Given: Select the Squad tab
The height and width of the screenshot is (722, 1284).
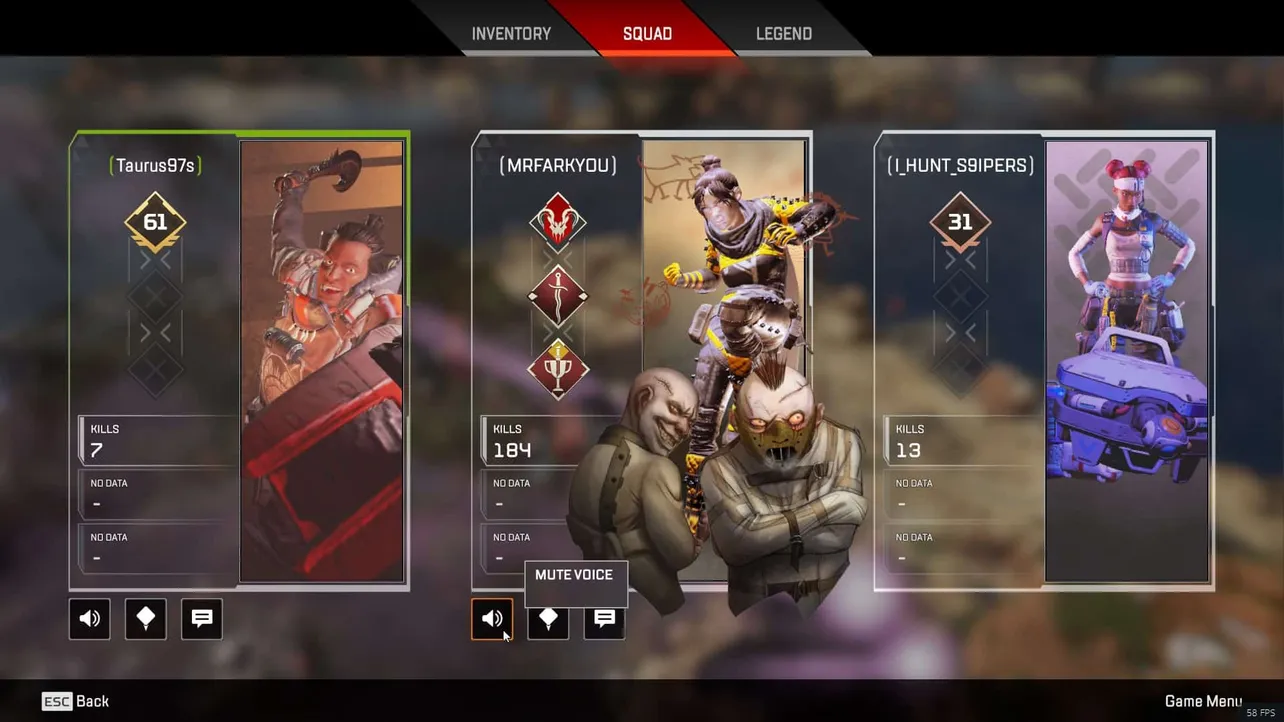Looking at the screenshot, I should [647, 33].
